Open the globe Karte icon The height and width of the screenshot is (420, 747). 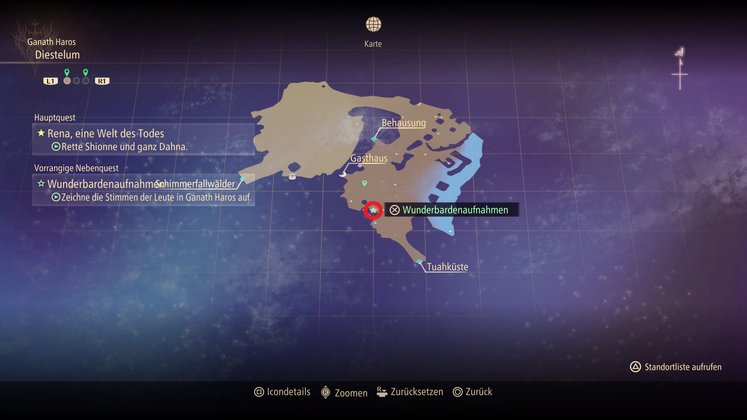[373, 24]
